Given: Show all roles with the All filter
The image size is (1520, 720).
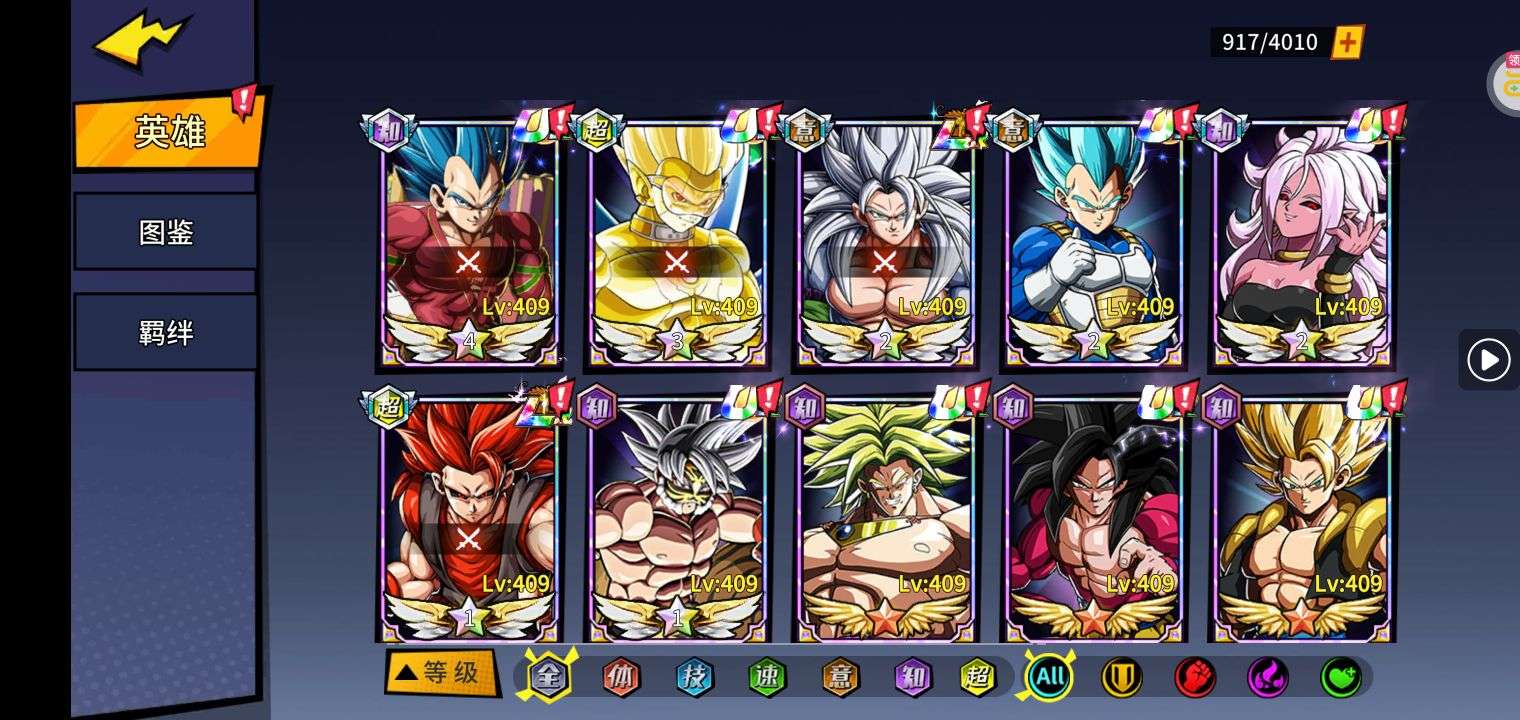Looking at the screenshot, I should pyautogui.click(x=1049, y=678).
